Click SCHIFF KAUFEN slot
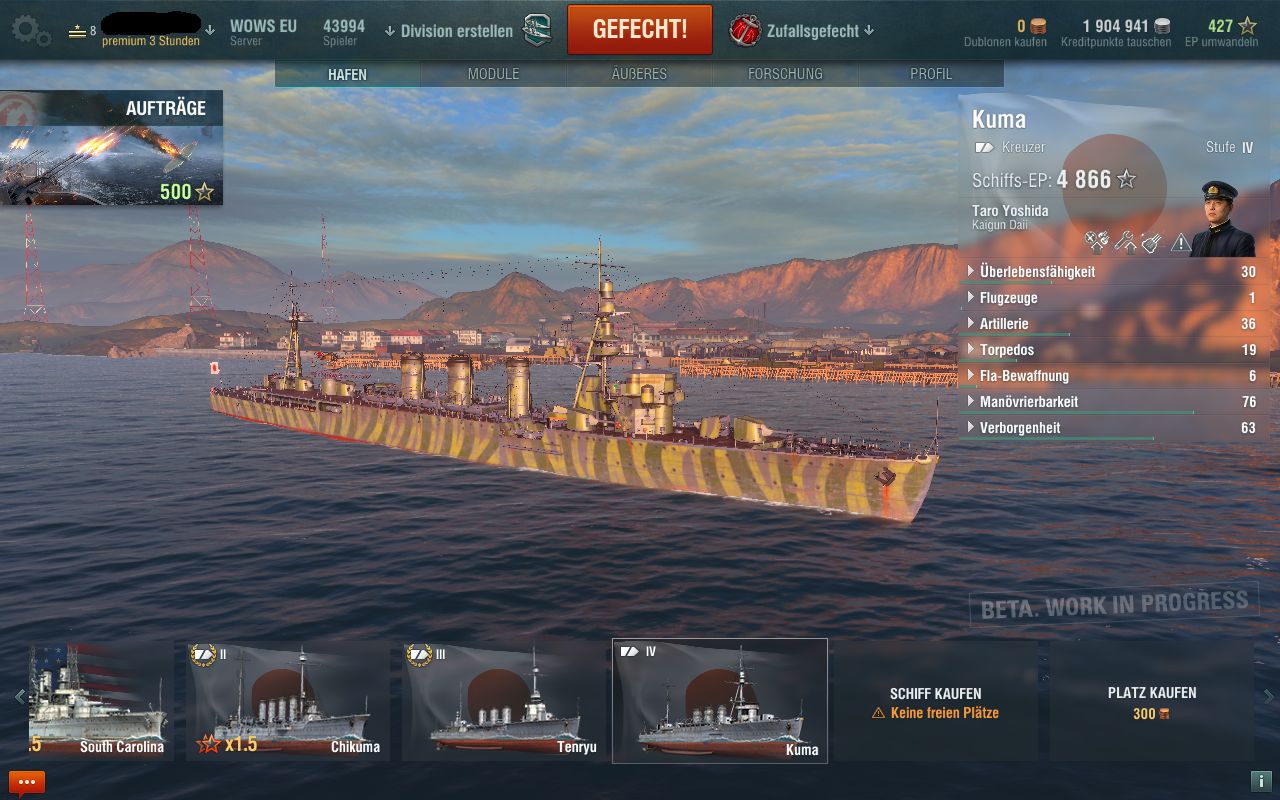Screen dimensions: 1280x800 tap(935, 702)
